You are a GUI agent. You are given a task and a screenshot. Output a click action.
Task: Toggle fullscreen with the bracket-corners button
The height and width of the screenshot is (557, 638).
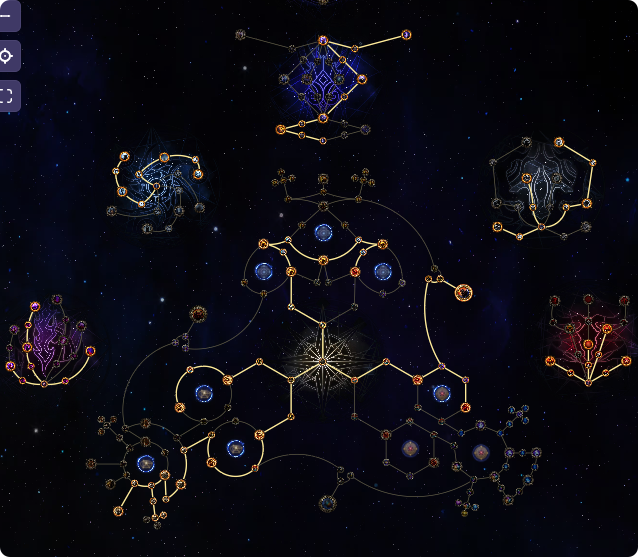6,96
